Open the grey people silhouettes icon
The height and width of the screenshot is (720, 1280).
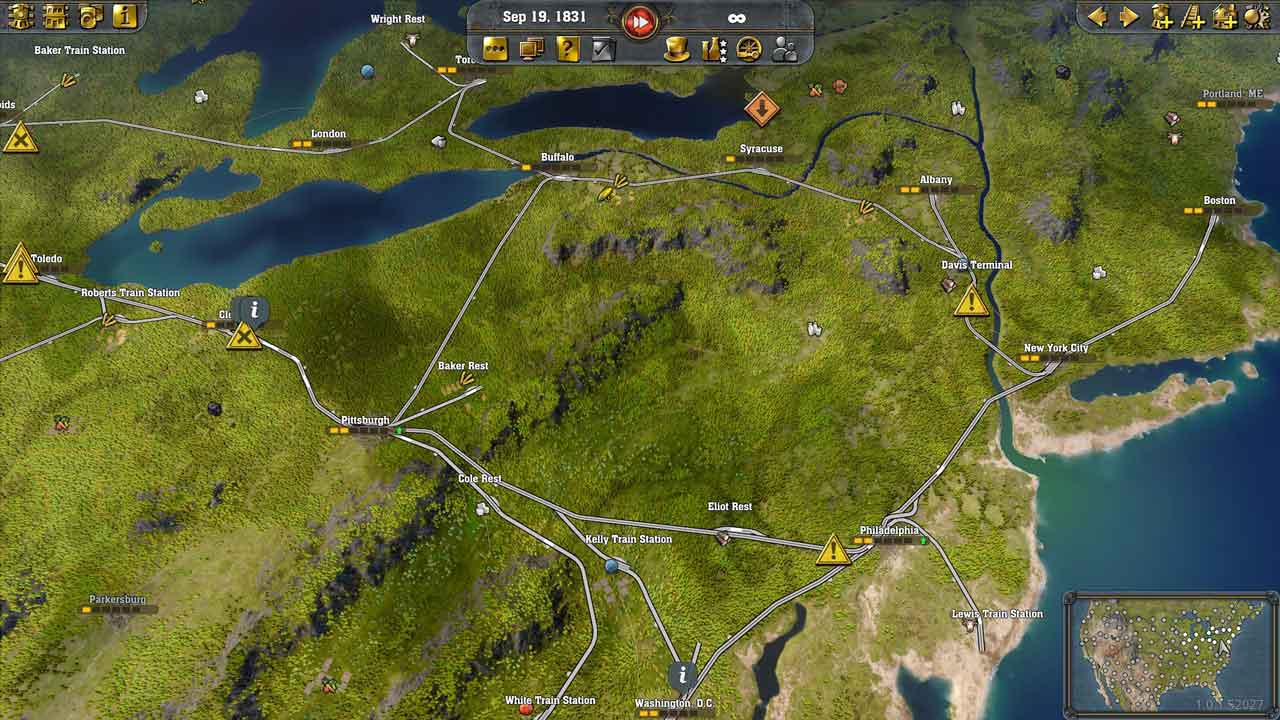click(785, 48)
